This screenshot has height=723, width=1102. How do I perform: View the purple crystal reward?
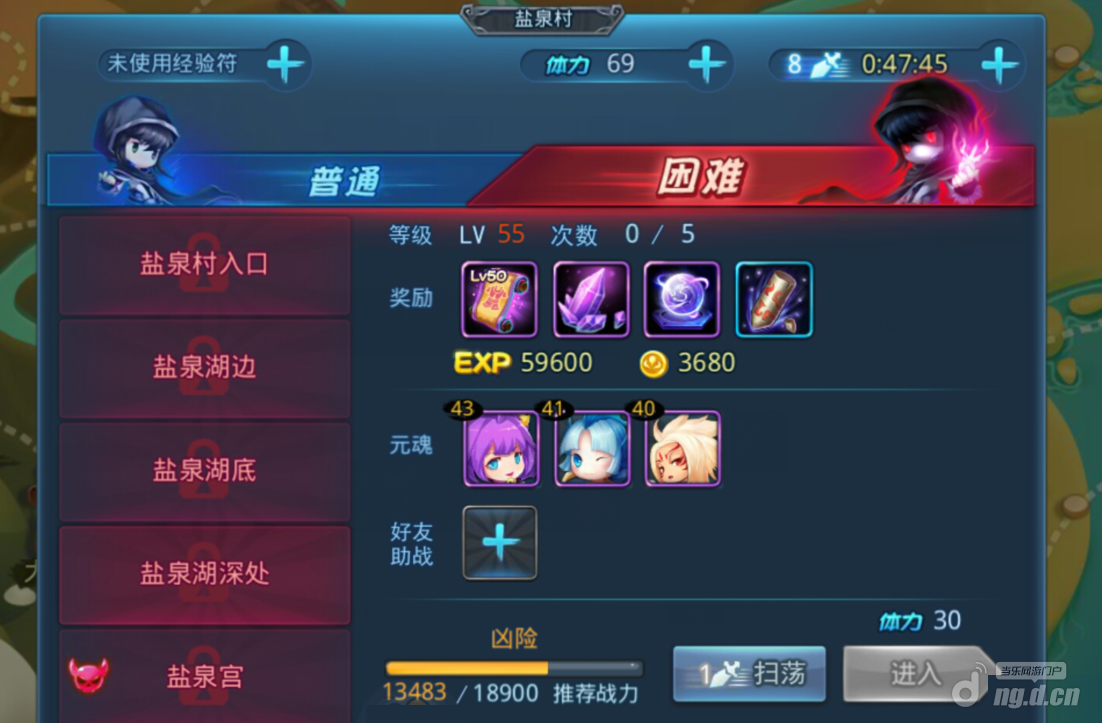tap(591, 299)
